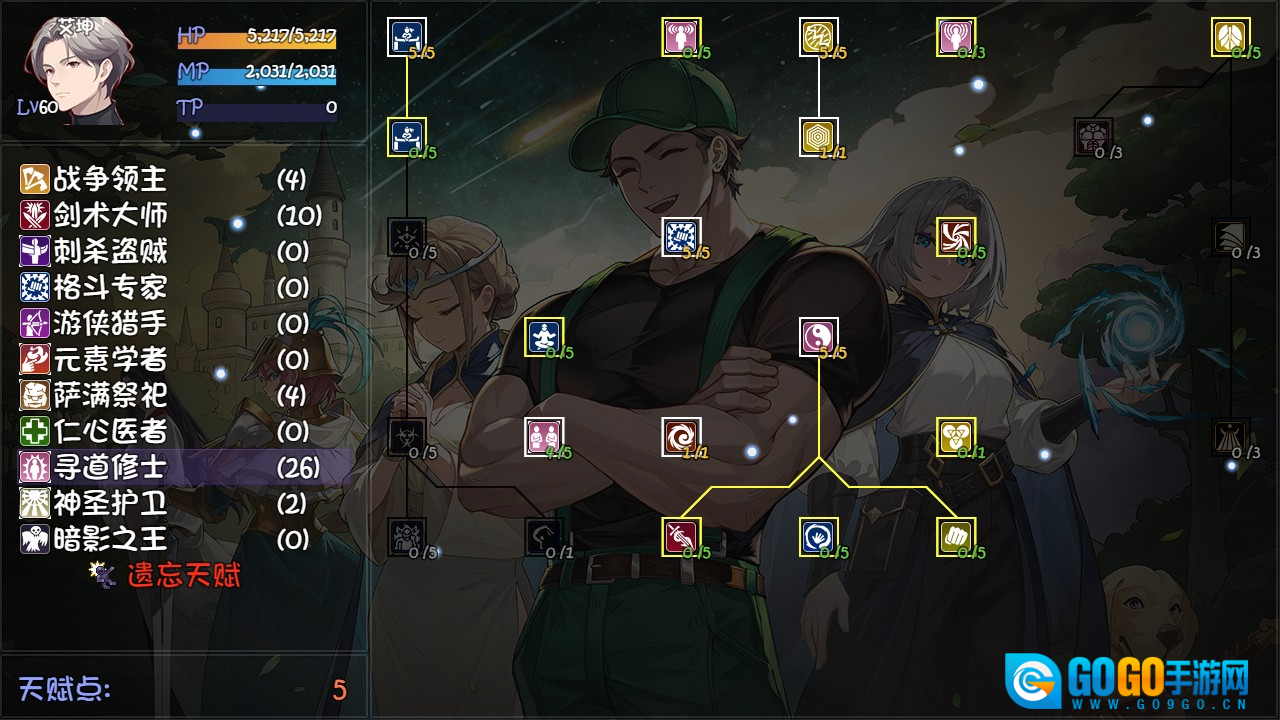The width and height of the screenshot is (1280, 720).
Task: Click the pink twin figures talent
Action: pyautogui.click(x=545, y=437)
